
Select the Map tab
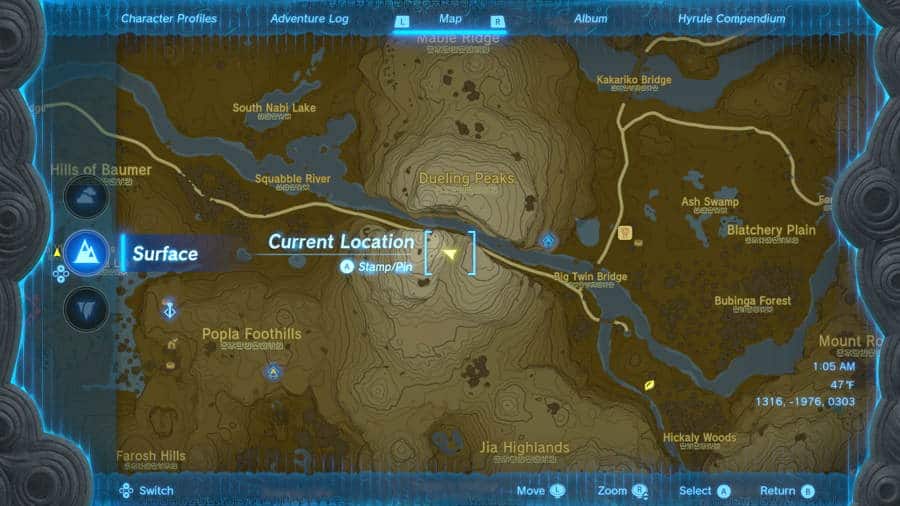point(450,19)
